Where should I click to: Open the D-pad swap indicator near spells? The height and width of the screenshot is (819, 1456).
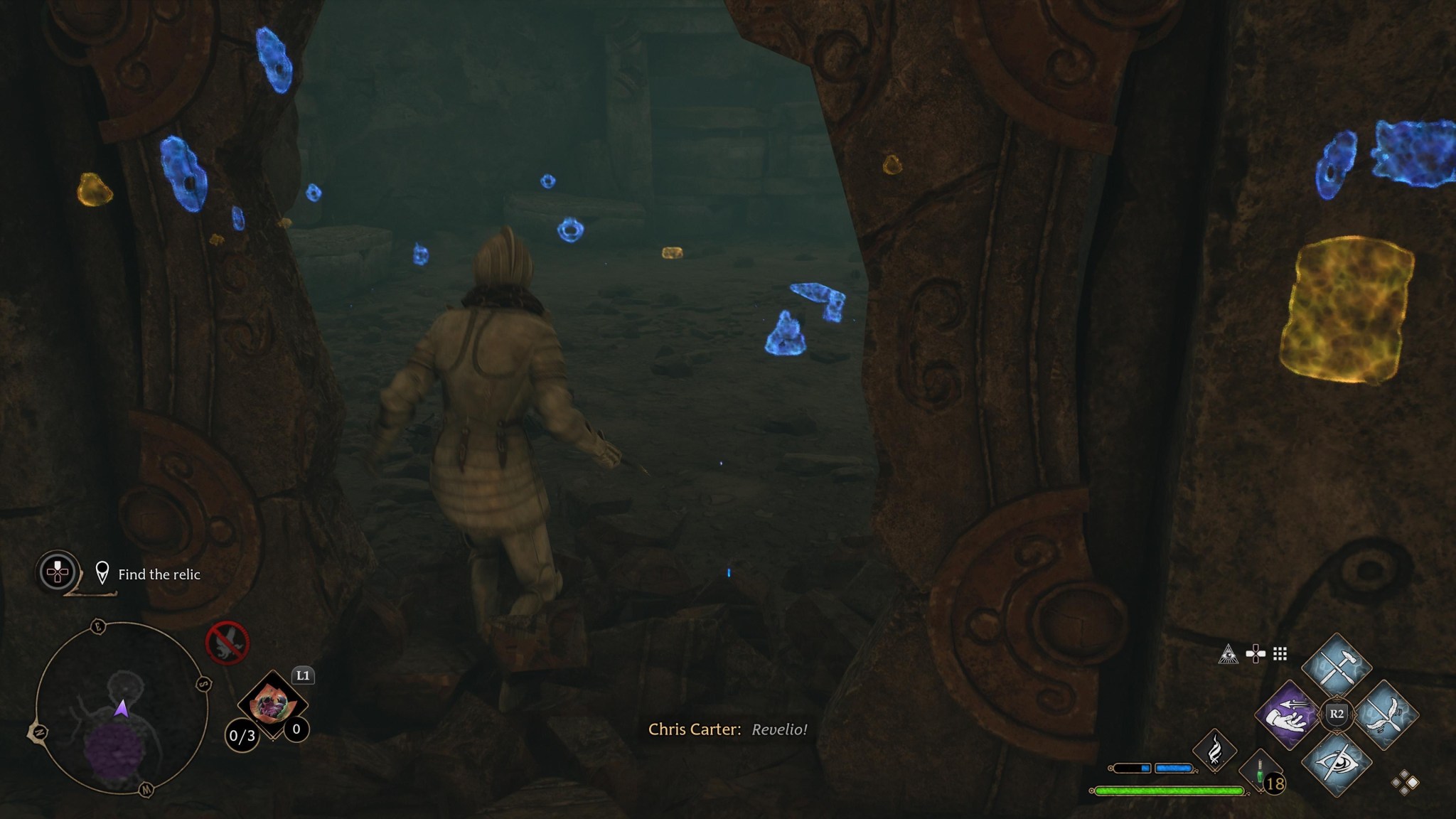(1256, 654)
